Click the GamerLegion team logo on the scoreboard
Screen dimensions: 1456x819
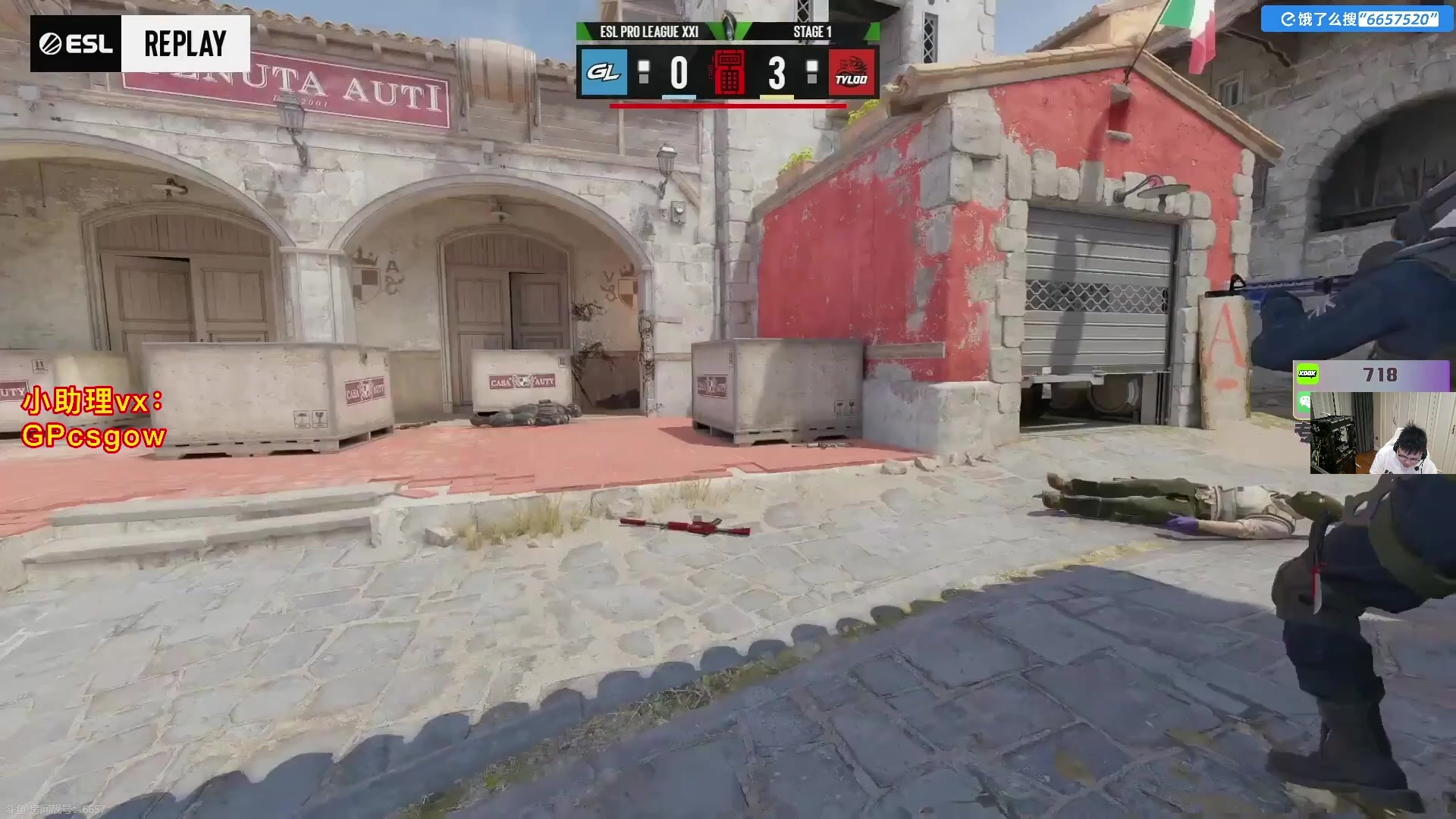[604, 72]
